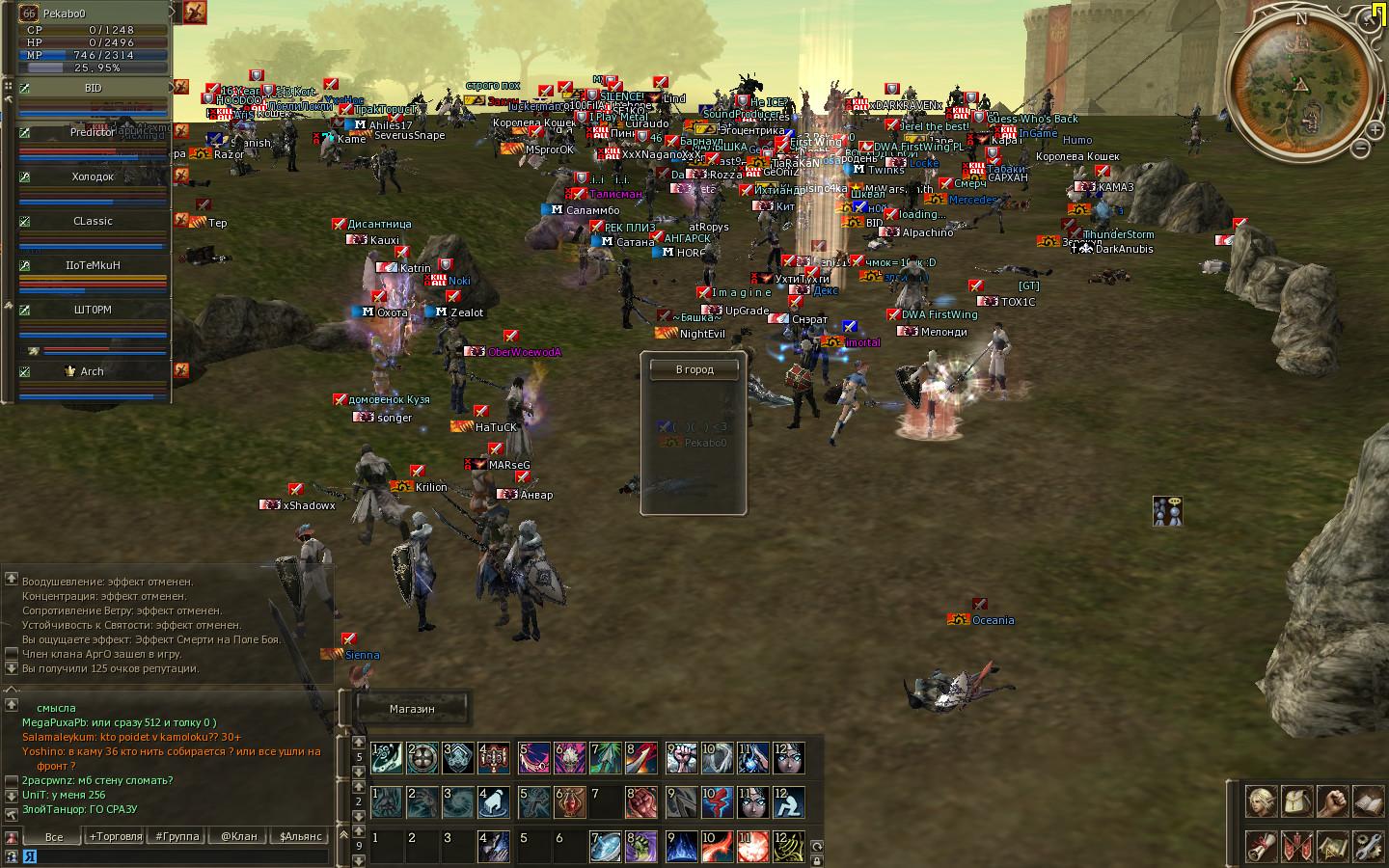The image size is (1389, 868).
Task: Select the "+Торговля" chat tab
Action: [116, 836]
